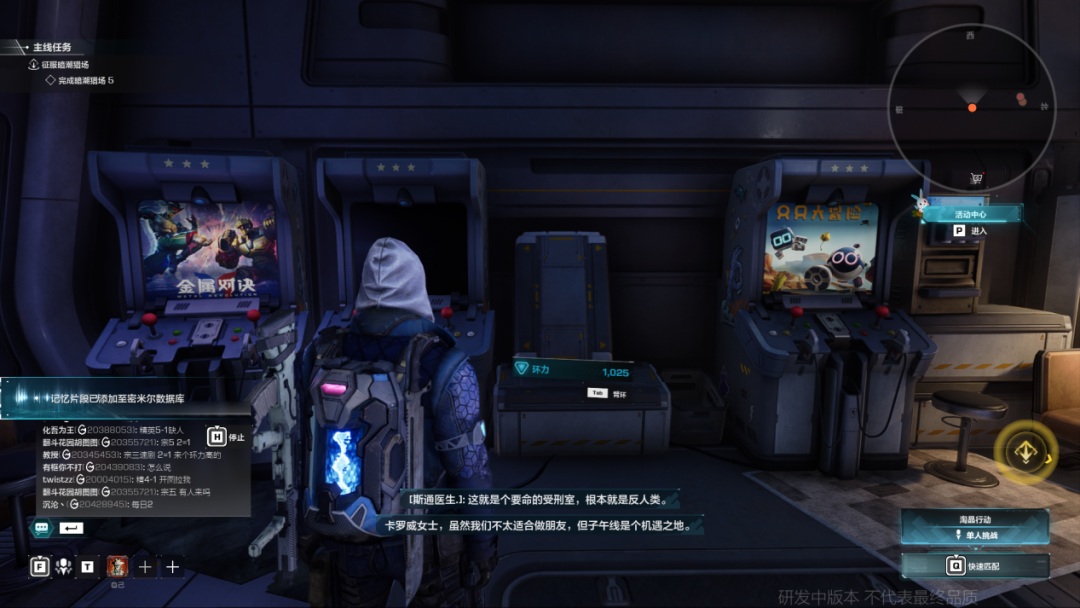
Task: Stop the voice log with the 停止 button
Action: coord(226,436)
